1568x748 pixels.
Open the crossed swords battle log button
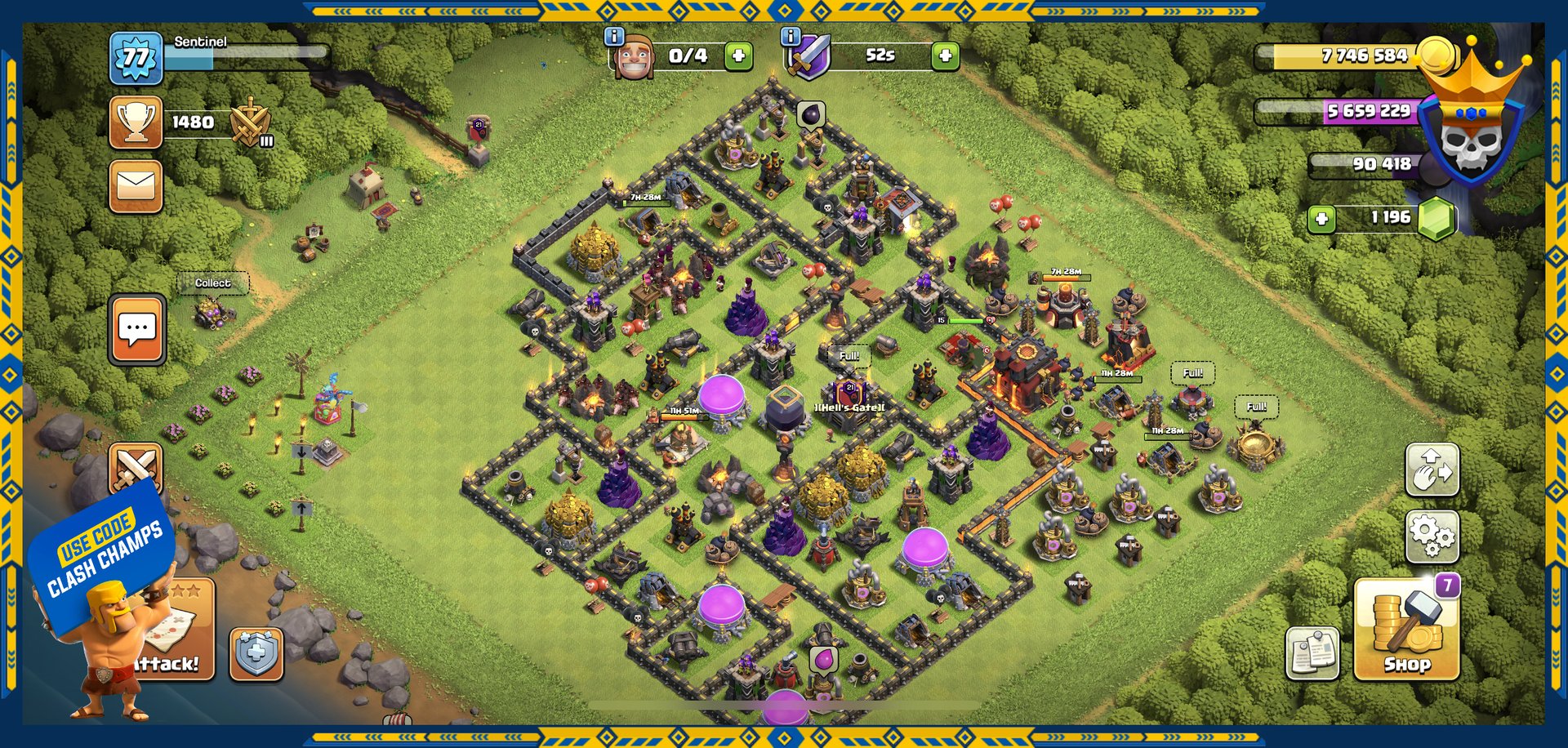pos(136,467)
